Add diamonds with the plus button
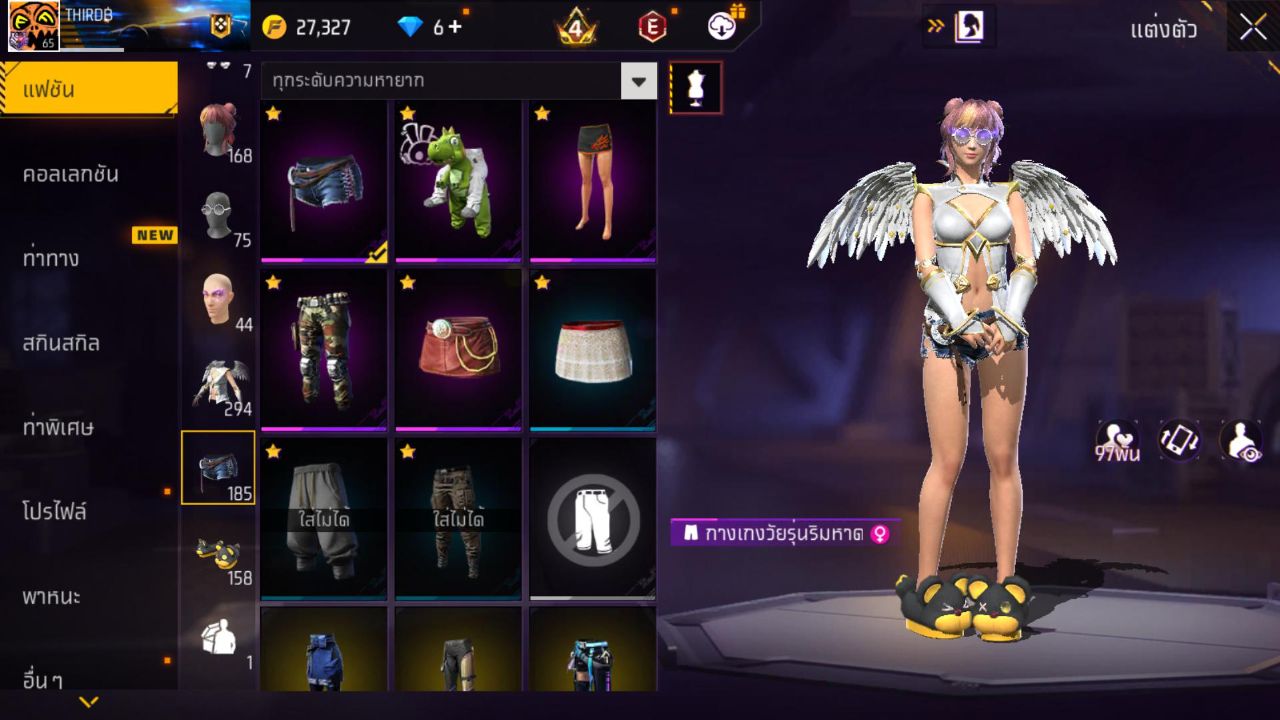The image size is (1280, 720). 455,27
